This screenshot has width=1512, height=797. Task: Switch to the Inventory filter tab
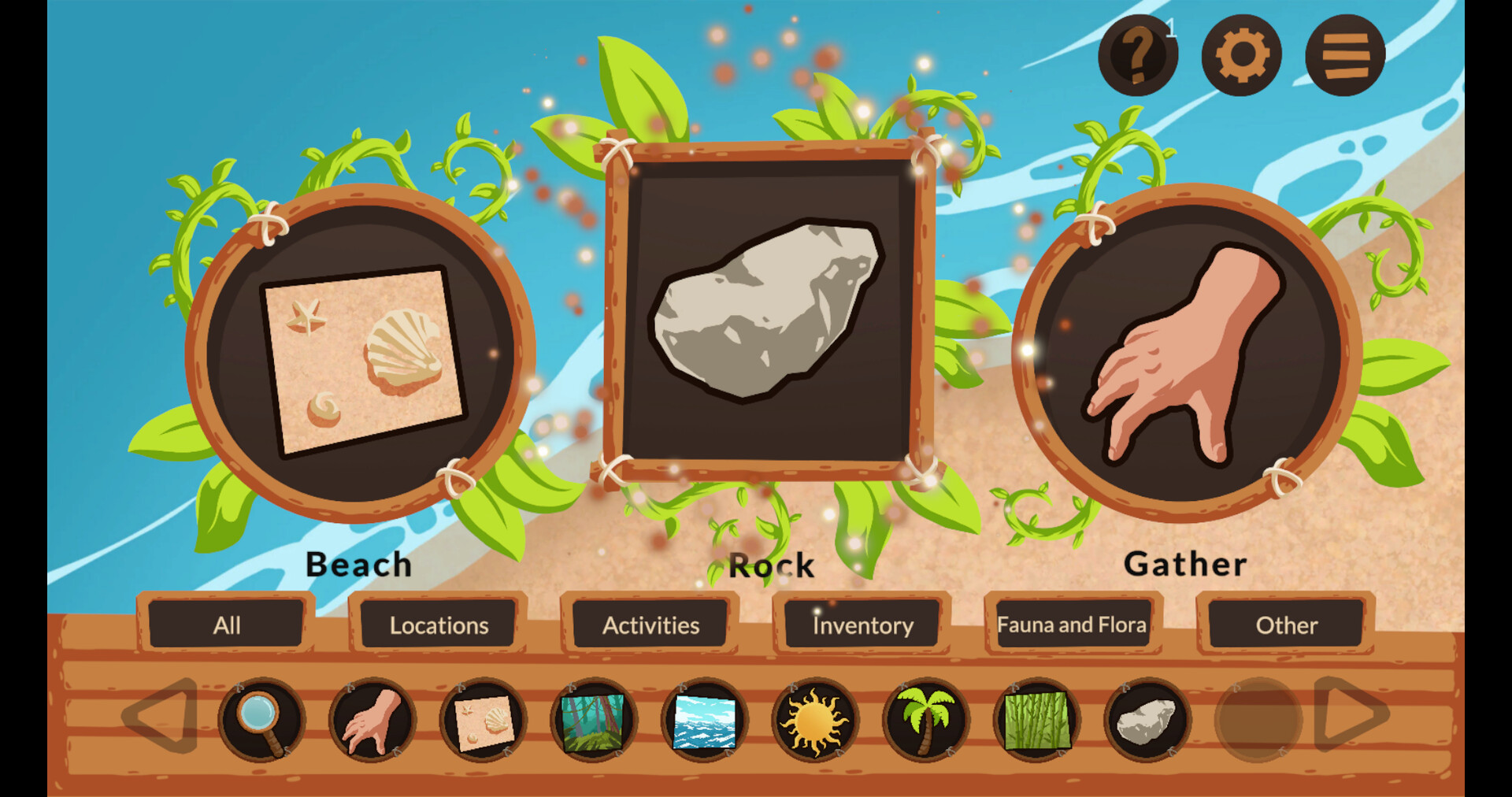click(862, 625)
